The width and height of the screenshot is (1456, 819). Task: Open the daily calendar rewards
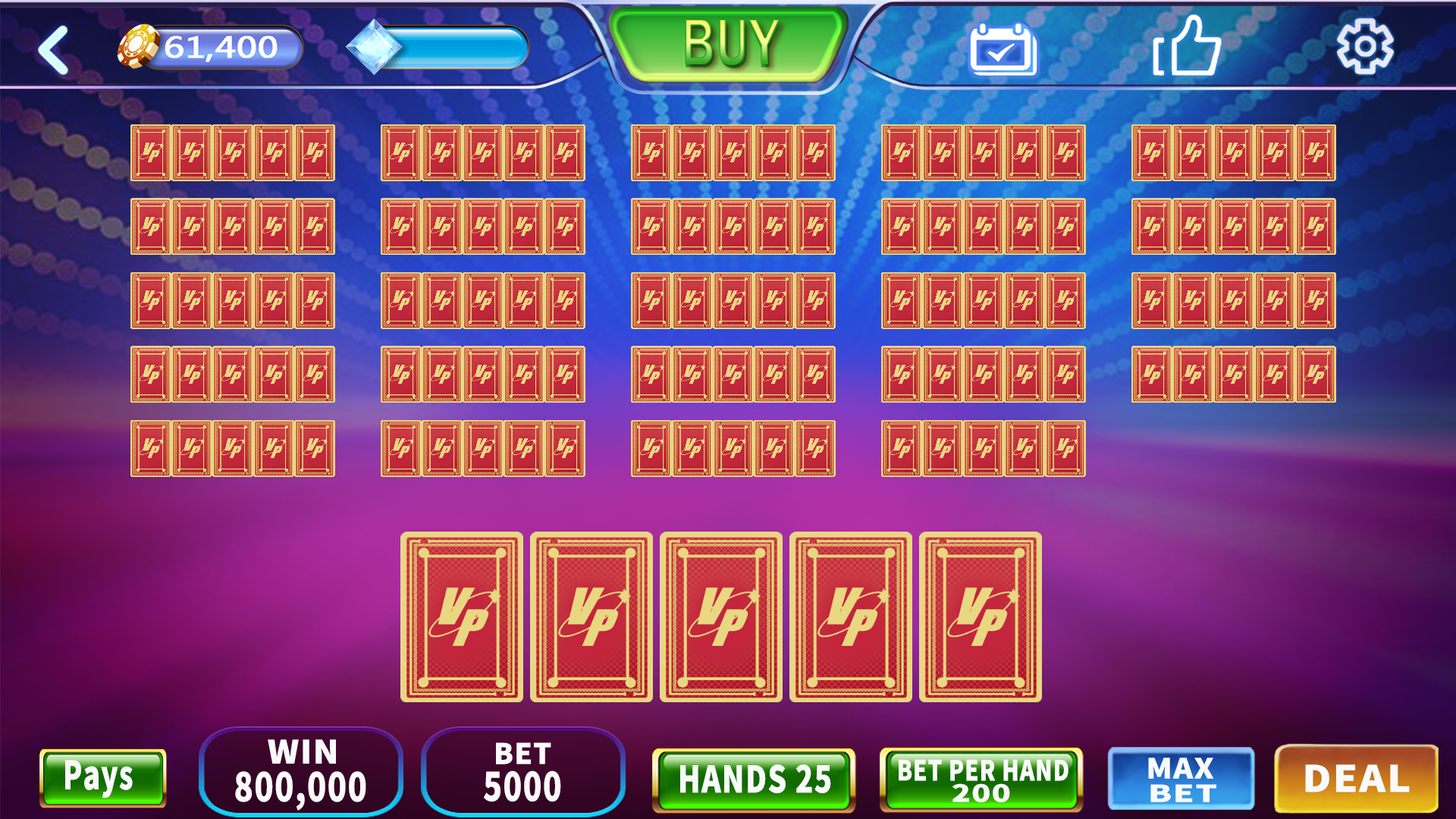pos(1003,47)
